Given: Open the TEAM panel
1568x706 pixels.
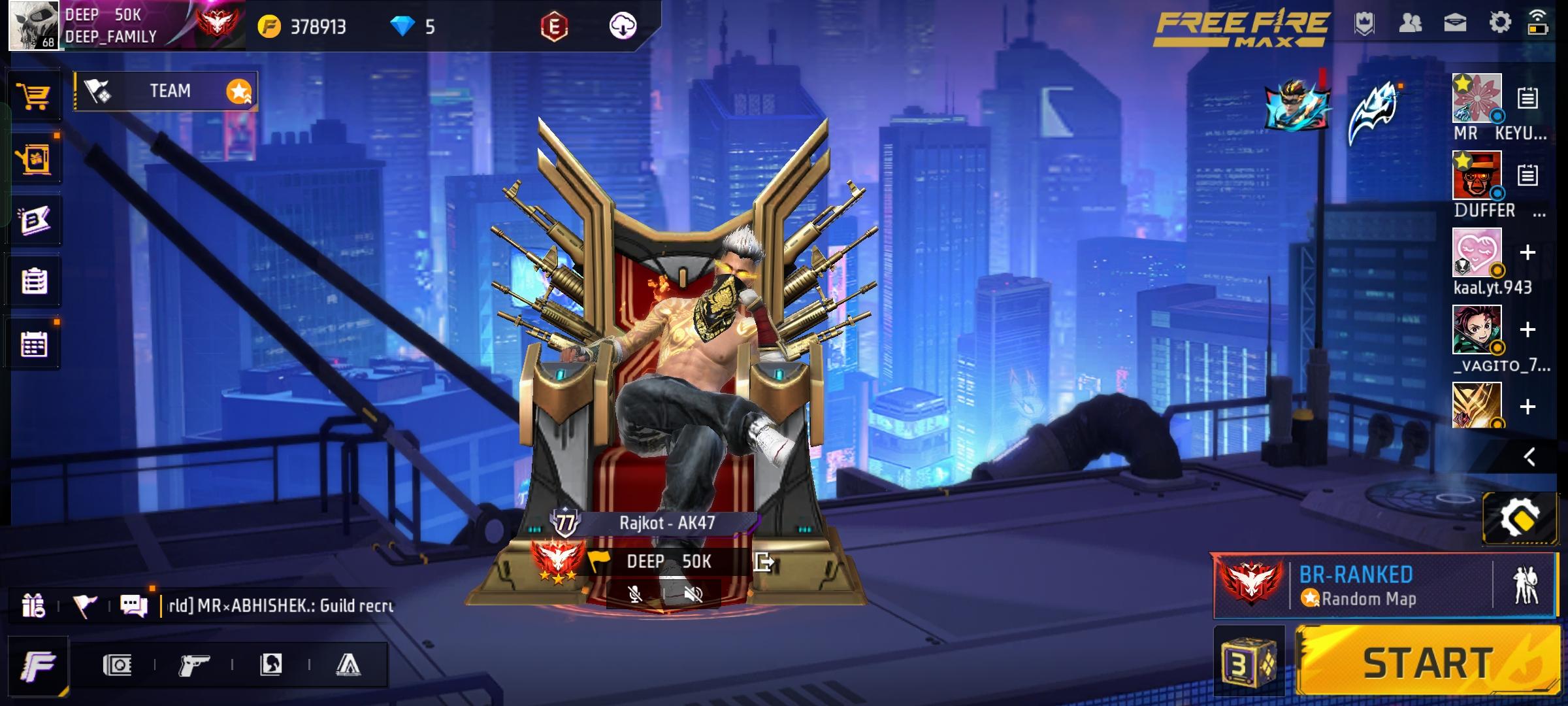Looking at the screenshot, I should click(x=166, y=91).
